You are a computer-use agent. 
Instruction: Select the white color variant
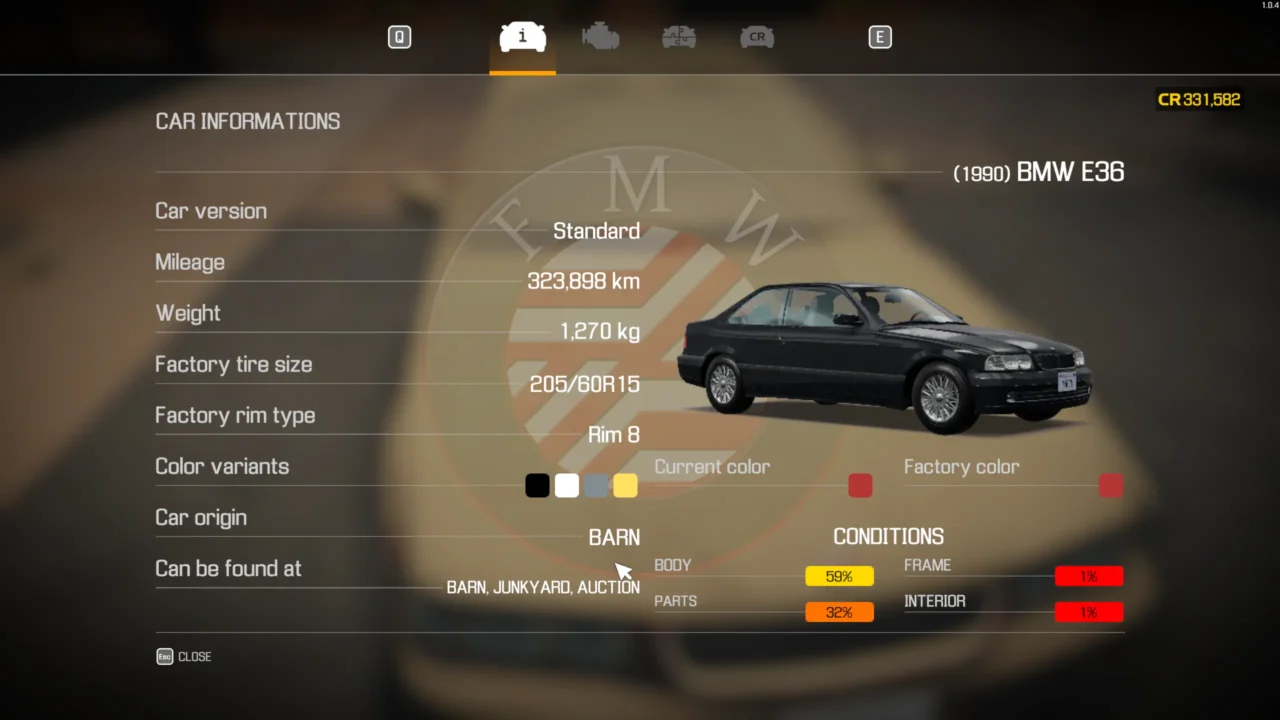point(566,485)
